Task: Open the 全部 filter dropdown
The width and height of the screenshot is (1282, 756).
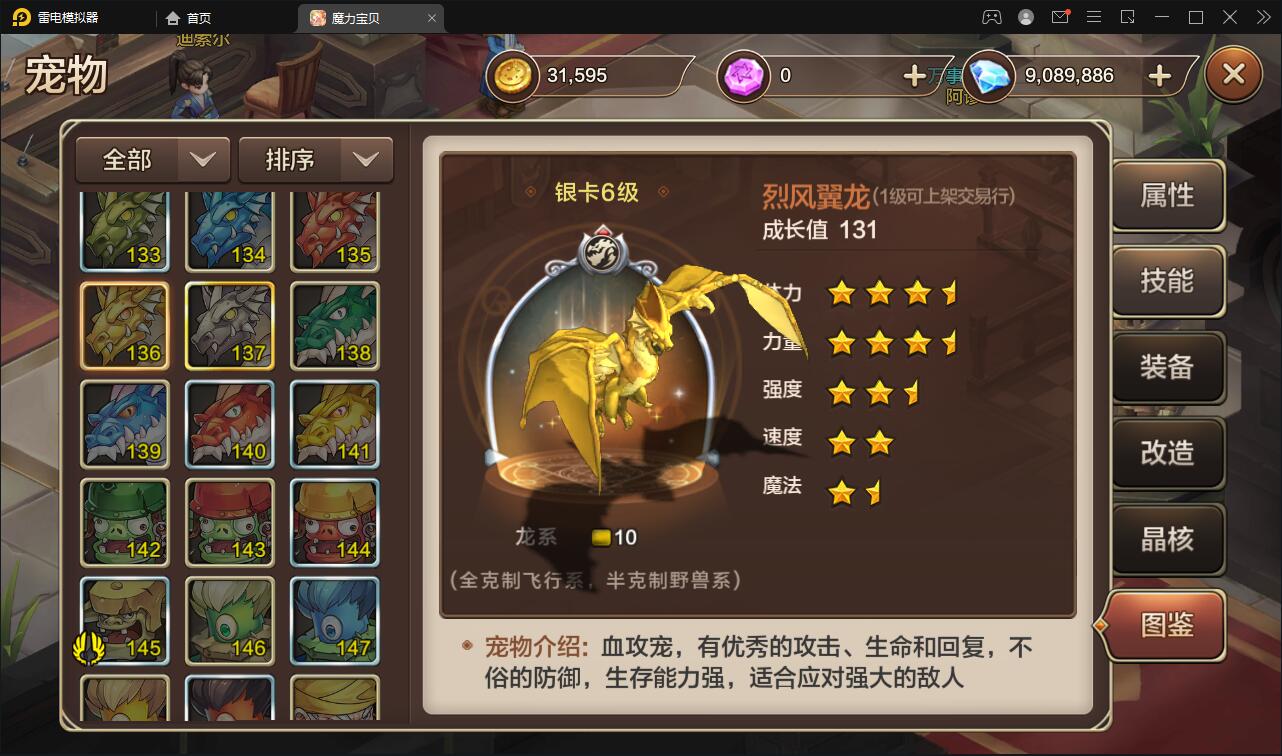Action: click(x=152, y=159)
